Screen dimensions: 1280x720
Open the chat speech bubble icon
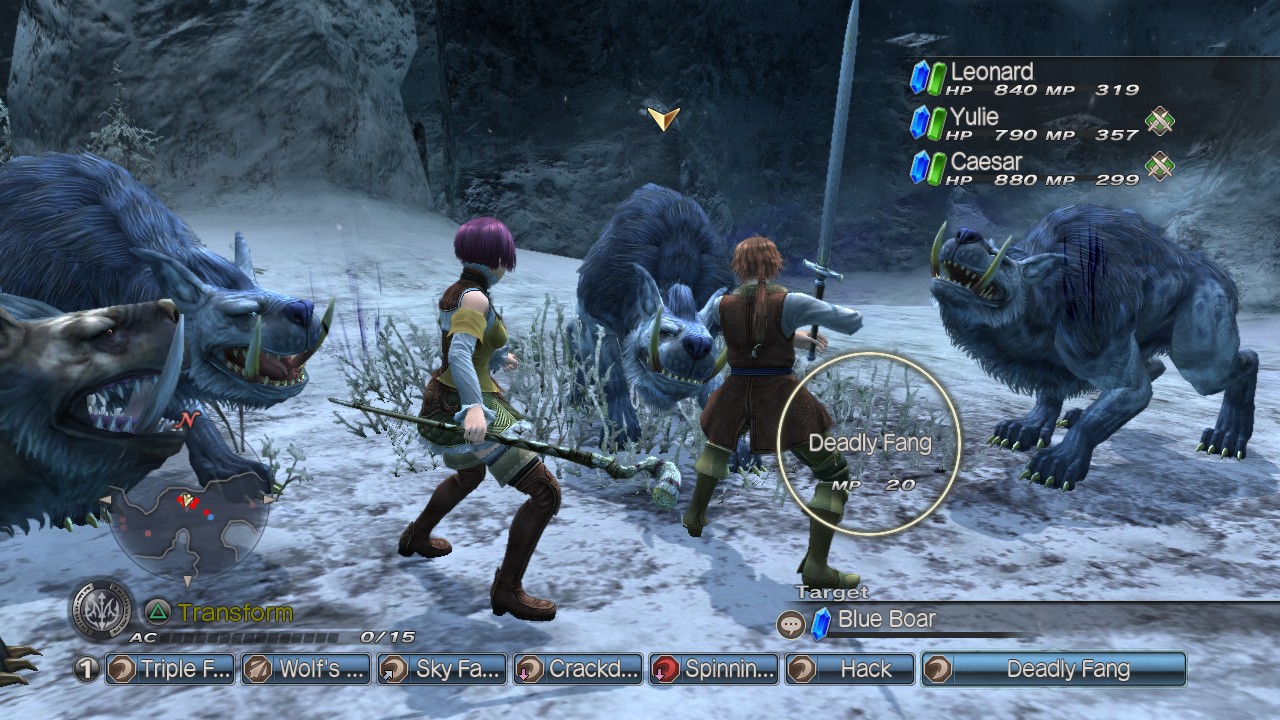point(791,625)
